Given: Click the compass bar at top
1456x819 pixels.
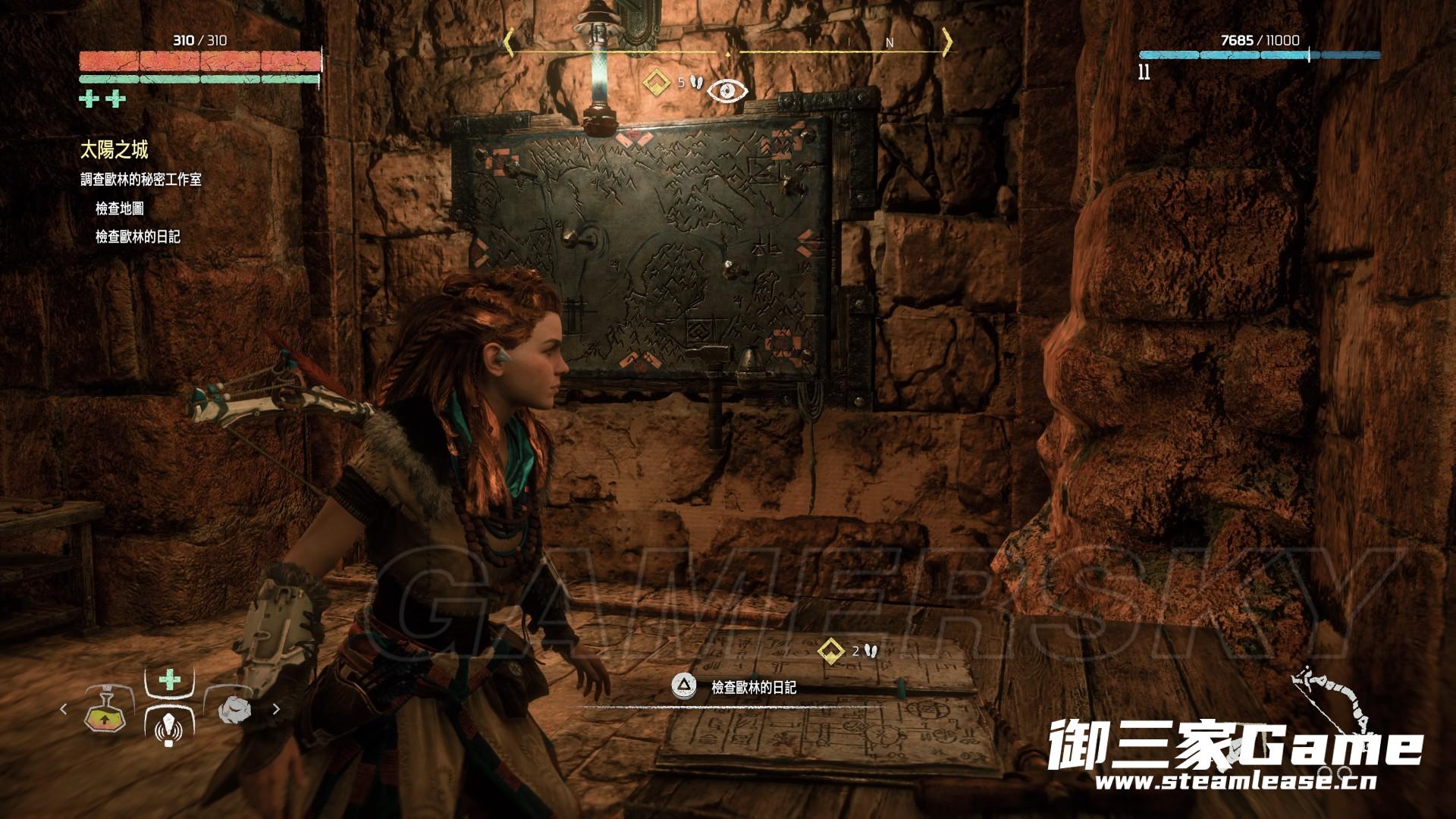Looking at the screenshot, I should 728,42.
